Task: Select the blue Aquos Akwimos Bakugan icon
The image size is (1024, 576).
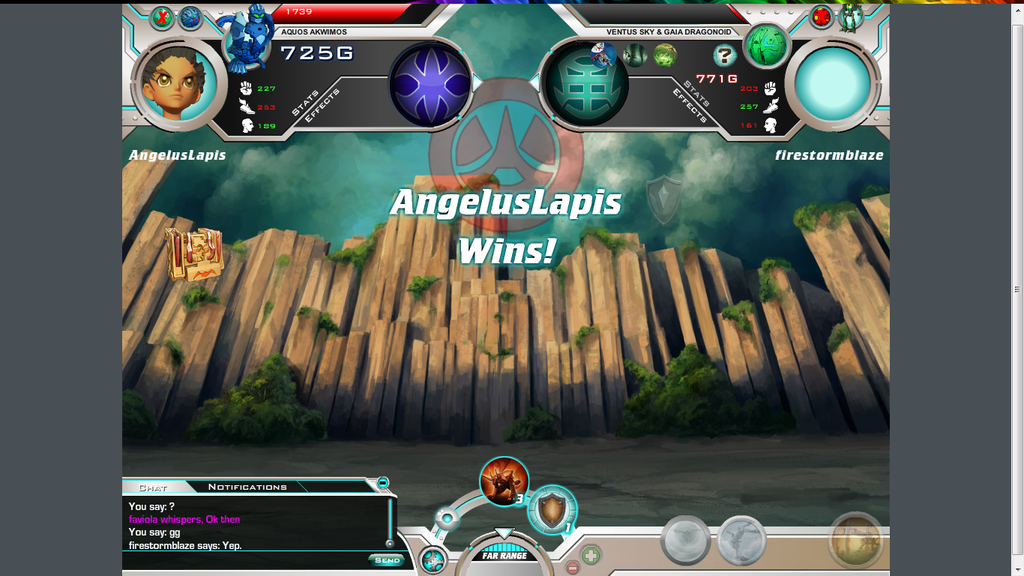Action: pyautogui.click(x=248, y=37)
